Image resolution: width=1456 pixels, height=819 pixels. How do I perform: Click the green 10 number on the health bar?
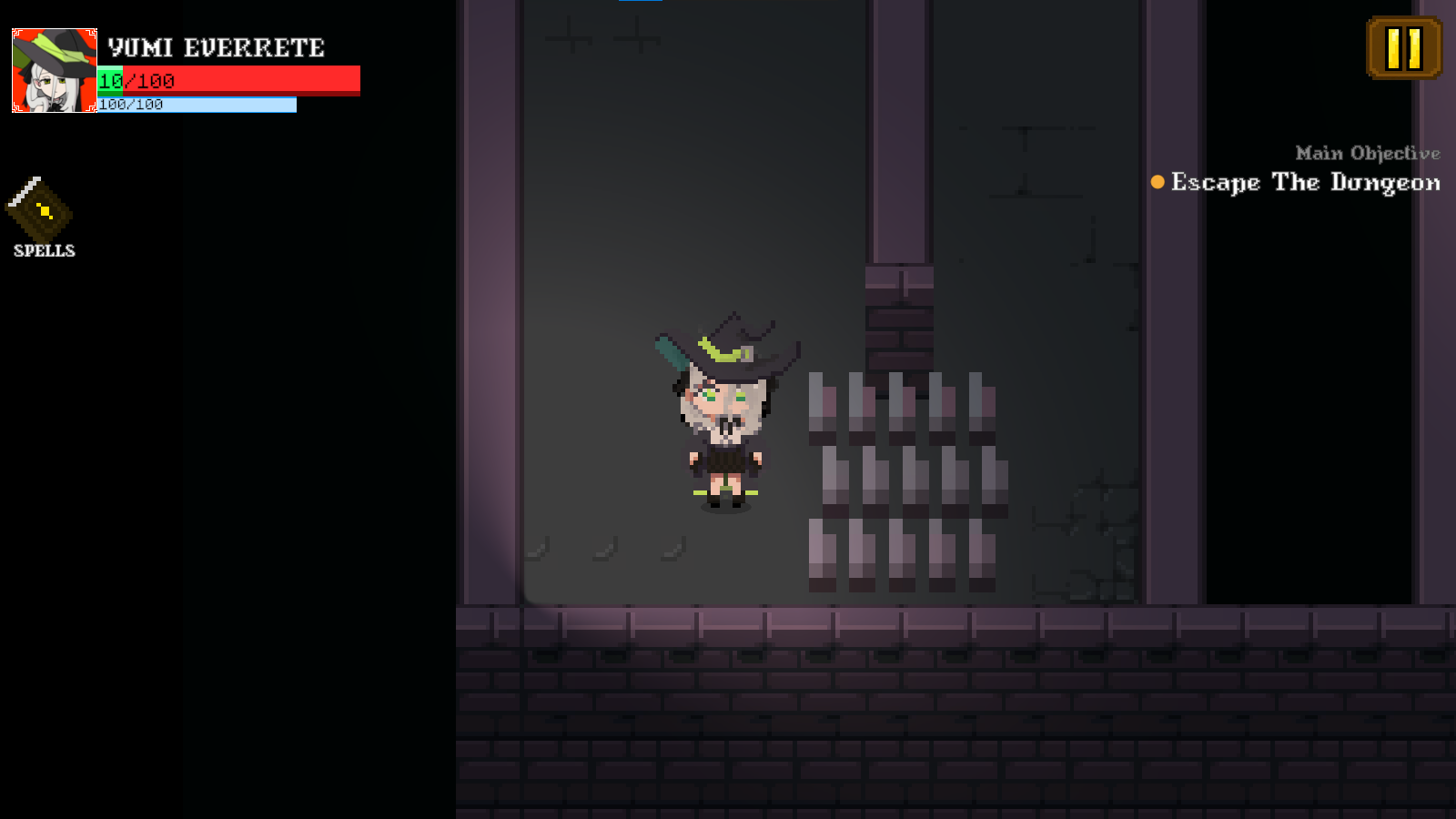[109, 80]
